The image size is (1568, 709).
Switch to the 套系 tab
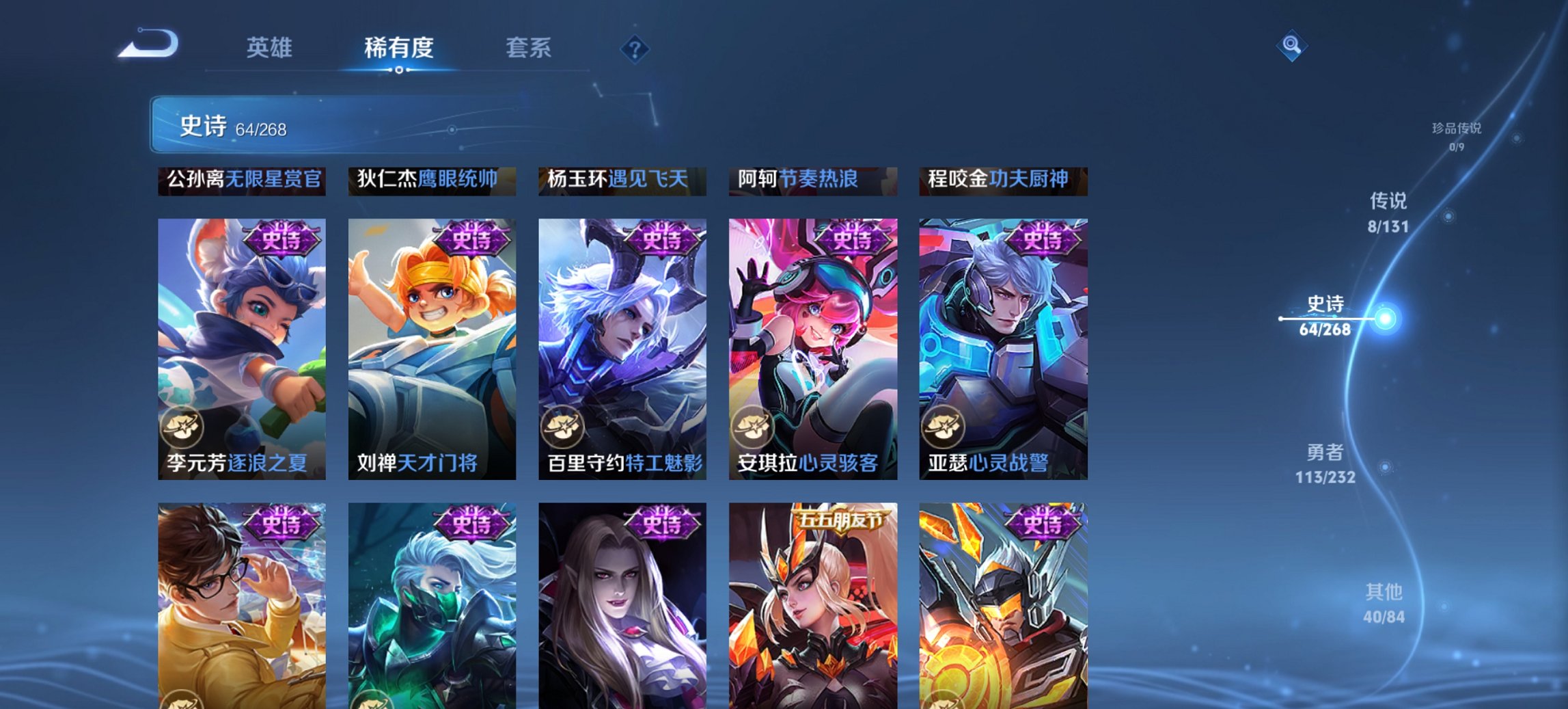(x=527, y=48)
